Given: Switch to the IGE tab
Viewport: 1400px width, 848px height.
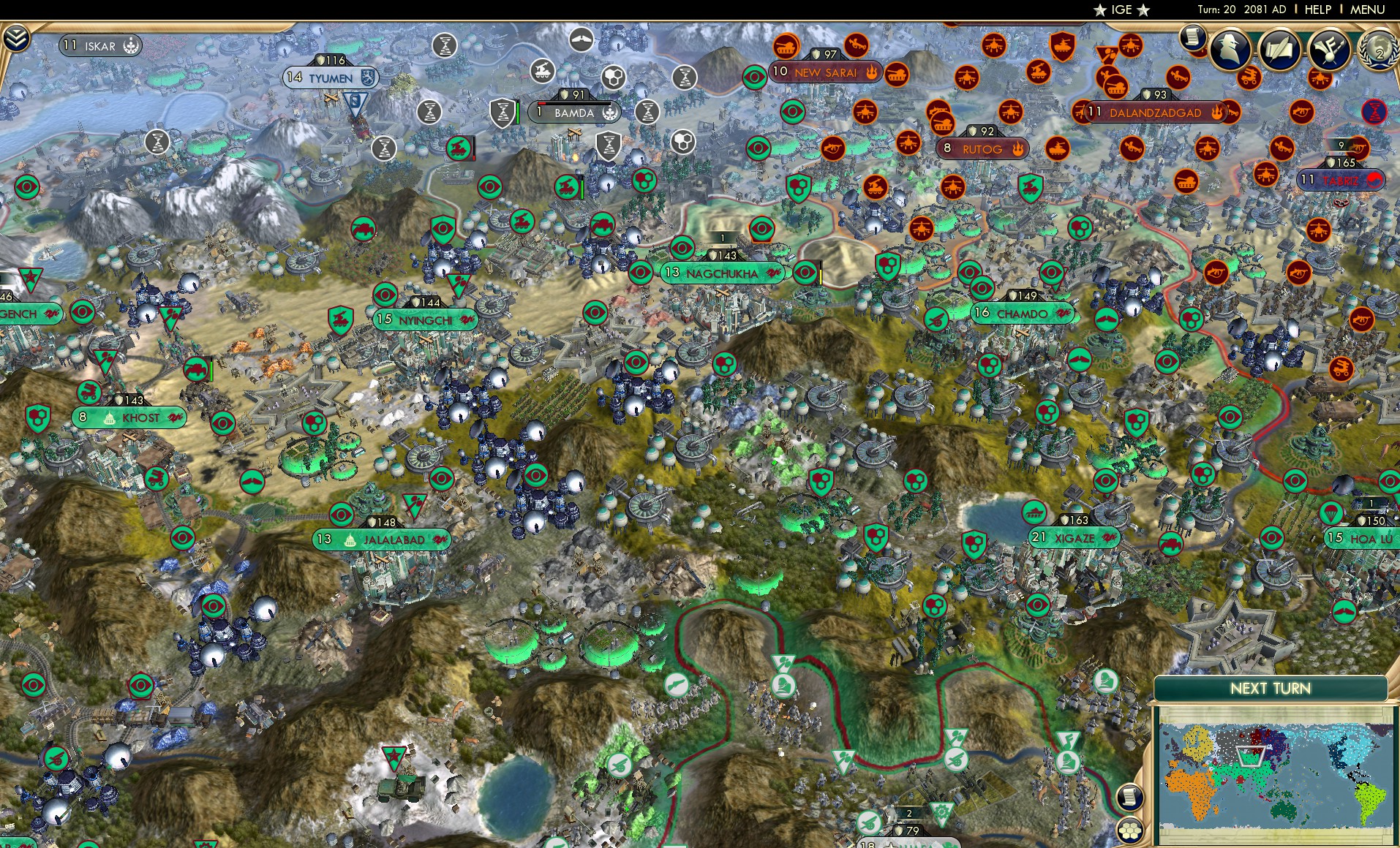Looking at the screenshot, I should tap(1123, 10).
